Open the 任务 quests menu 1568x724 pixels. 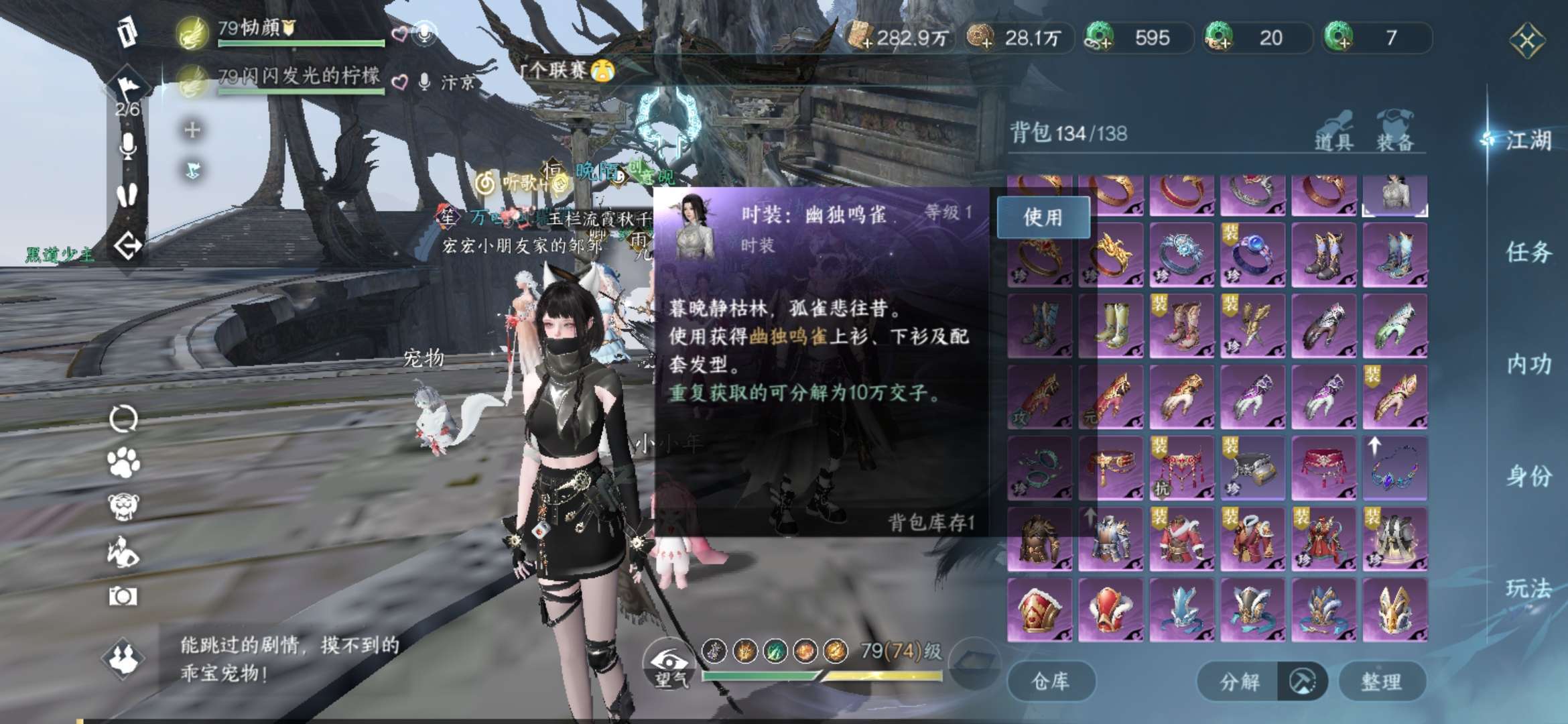coord(1528,253)
